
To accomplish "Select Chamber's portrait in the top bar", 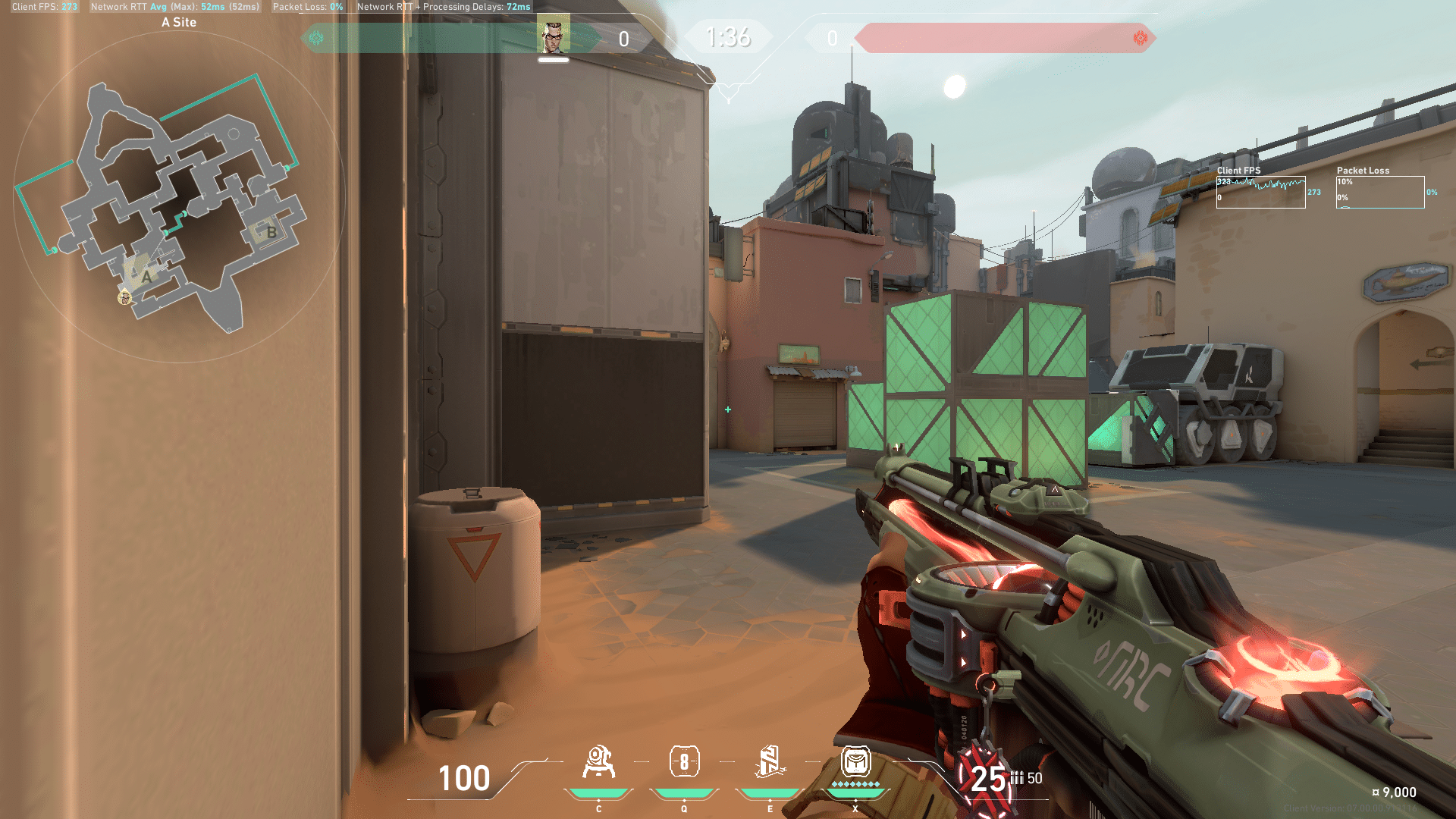I will click(x=554, y=36).
